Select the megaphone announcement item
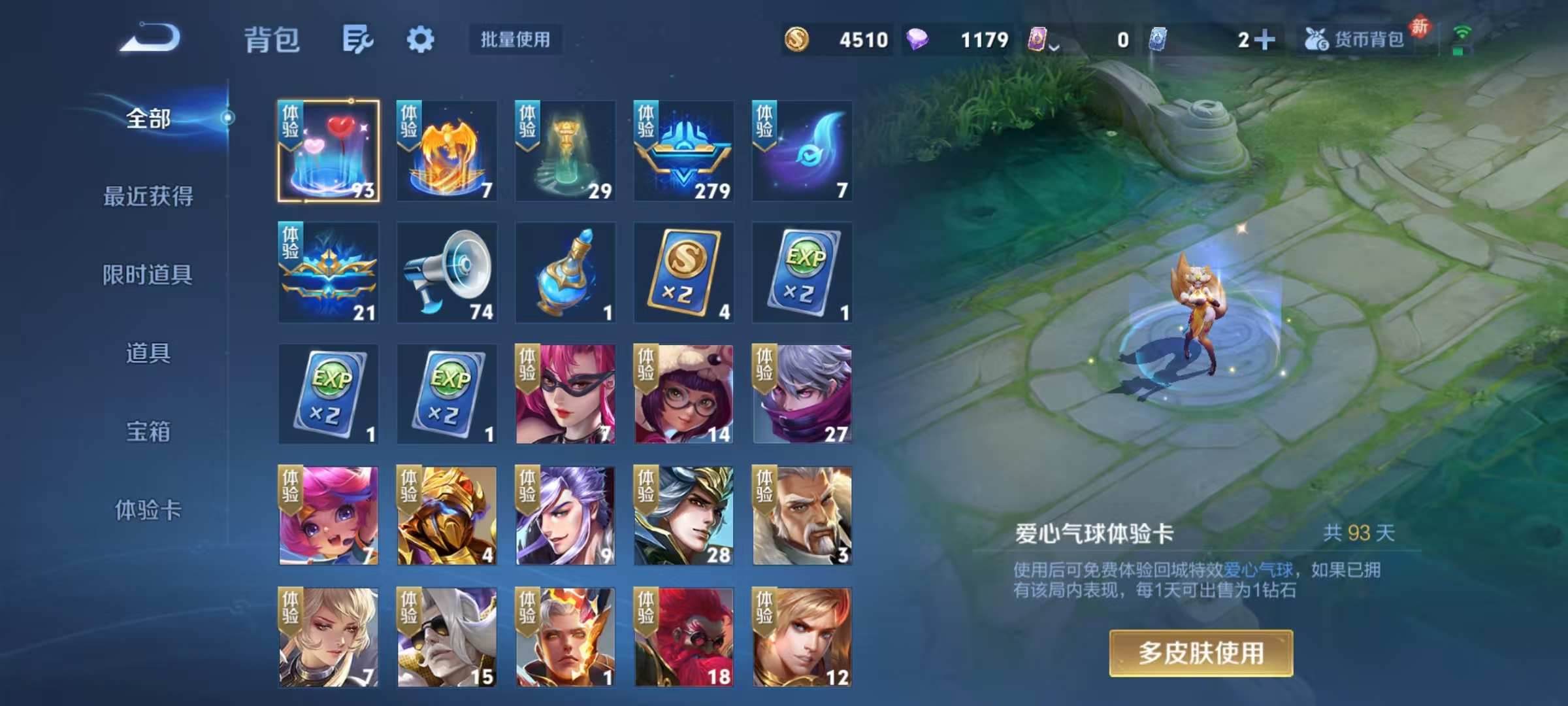1568x706 pixels. click(x=446, y=273)
